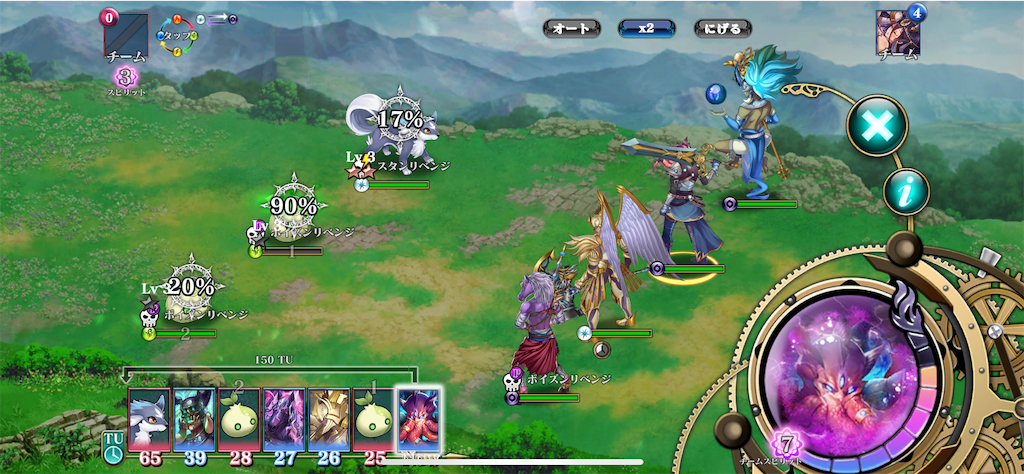Screen dimensions: 1024x474
Task: Open the player team panel at top left
Action: [x=125, y=38]
